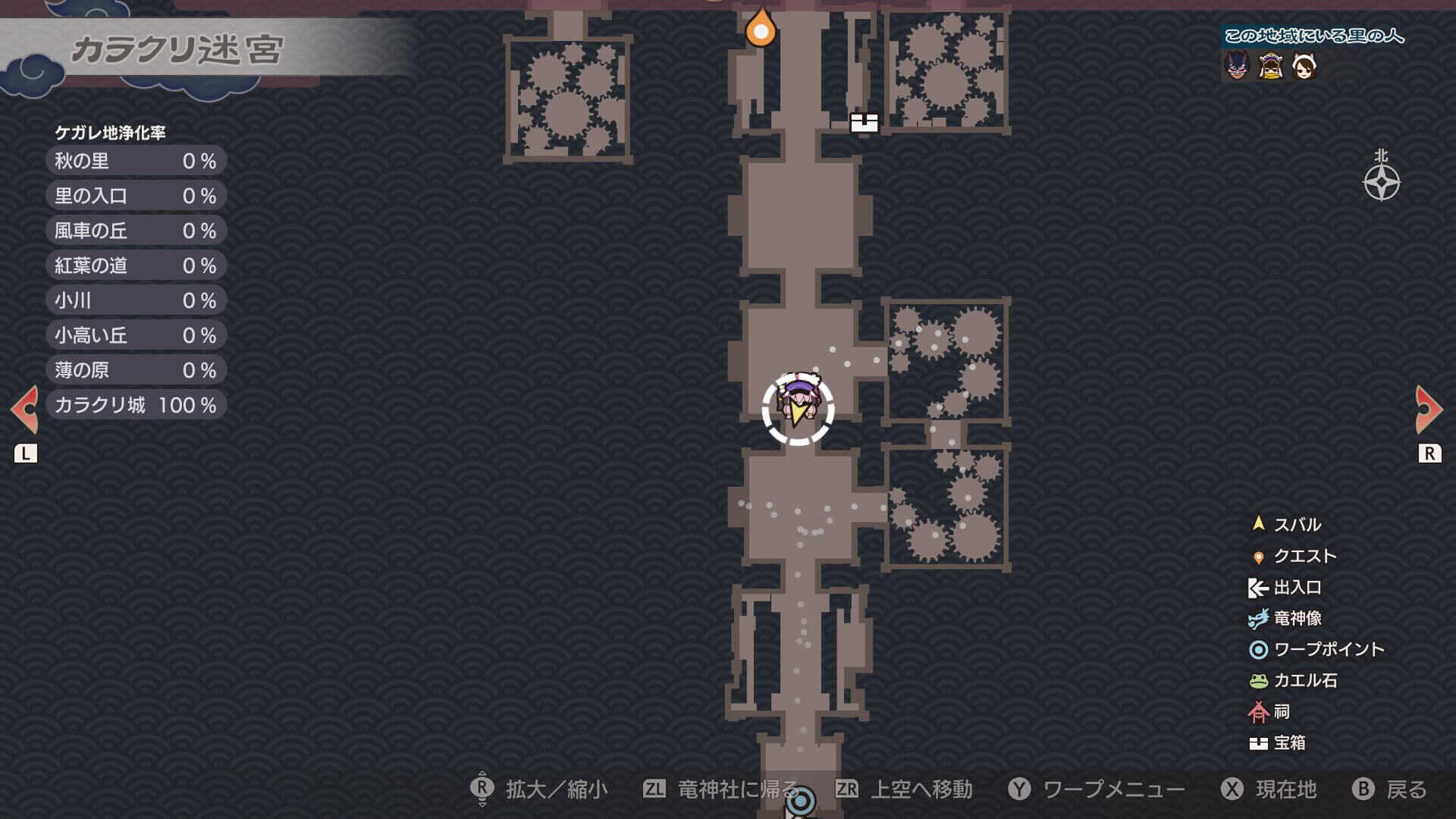This screenshot has width=1456, height=819.
Task: Click the 出入口 entrance legend icon
Action: (x=1256, y=587)
